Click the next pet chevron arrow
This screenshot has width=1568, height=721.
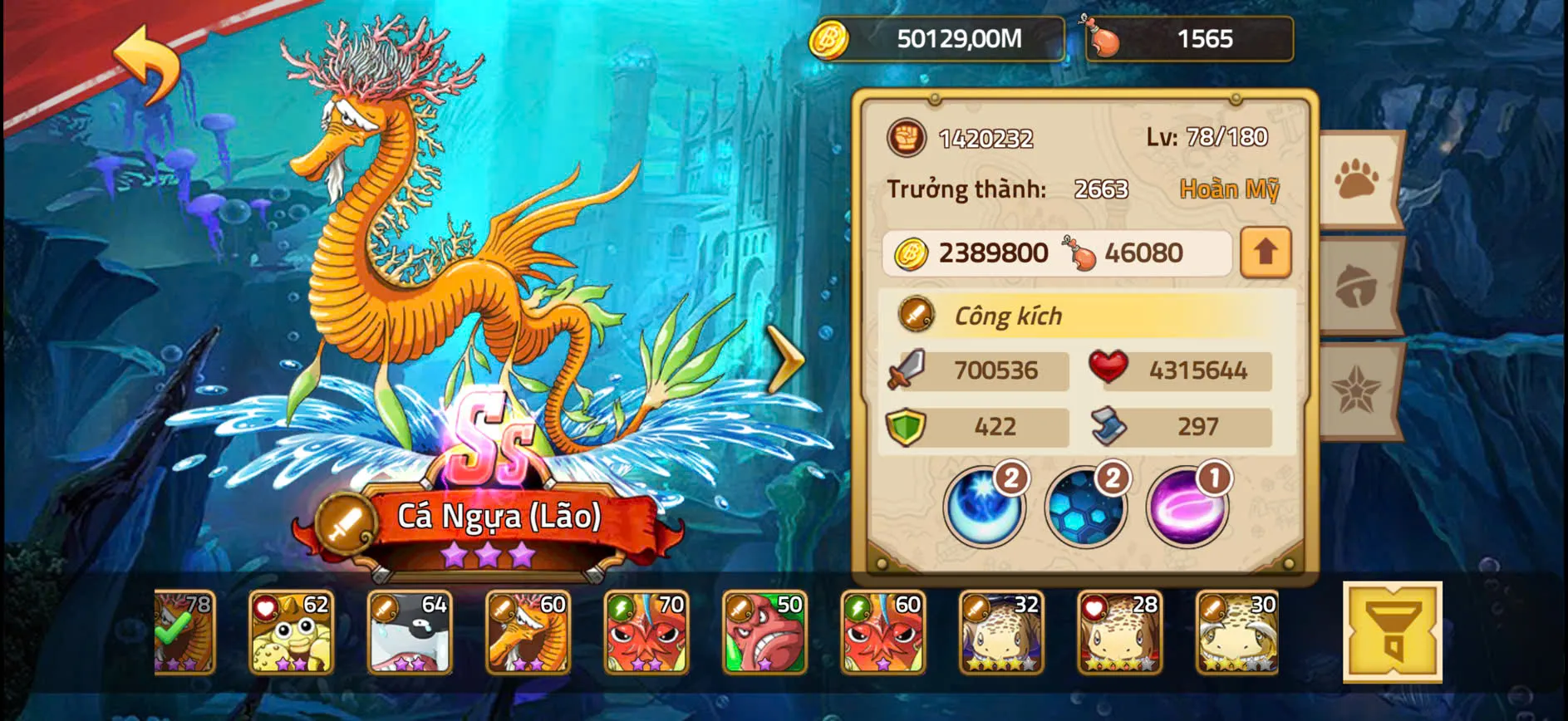click(x=782, y=357)
